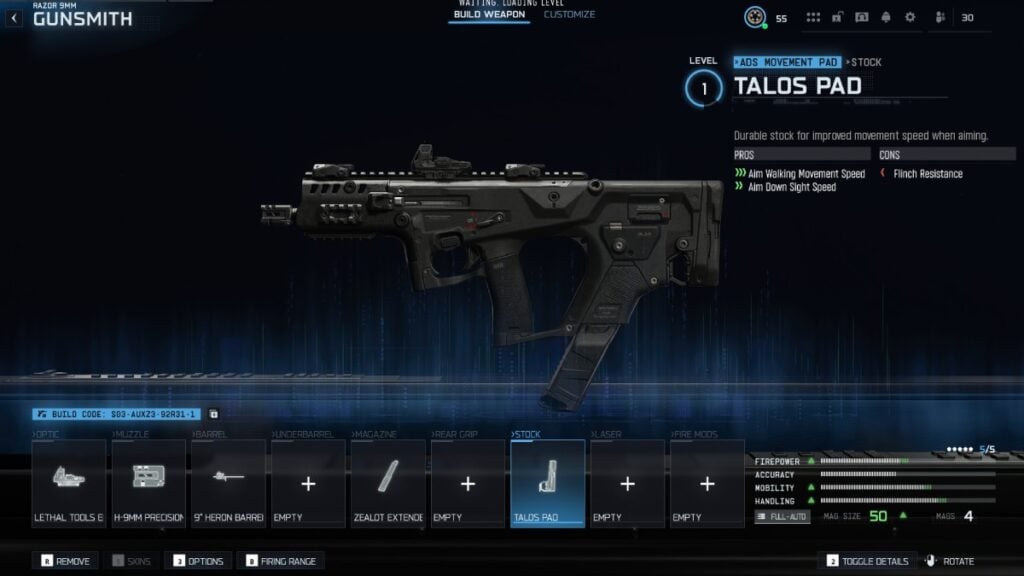Open the grid menu icon in header
This screenshot has width=1024, height=576.
813,18
